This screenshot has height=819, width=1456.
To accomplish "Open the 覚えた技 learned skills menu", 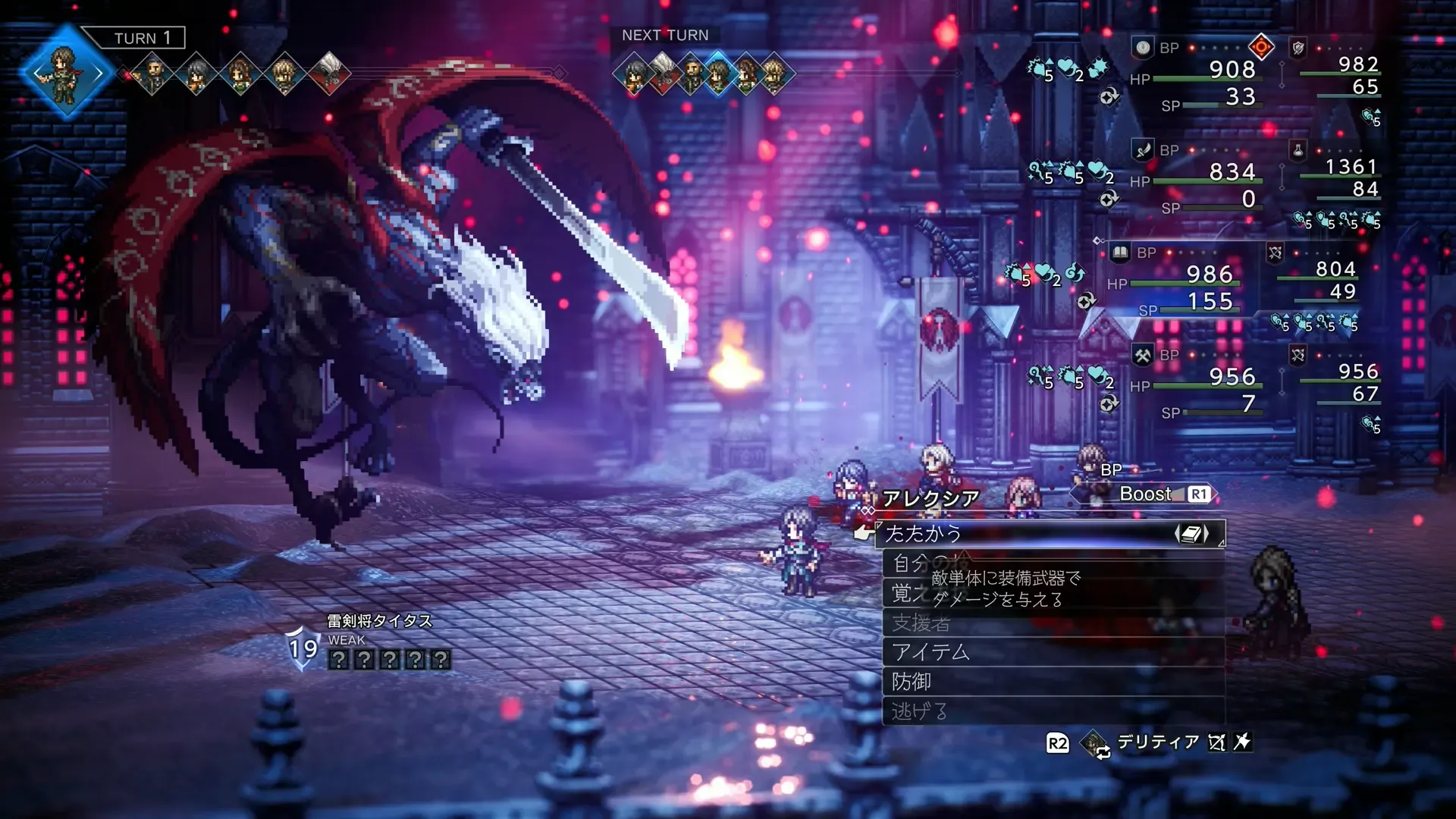I will [906, 593].
